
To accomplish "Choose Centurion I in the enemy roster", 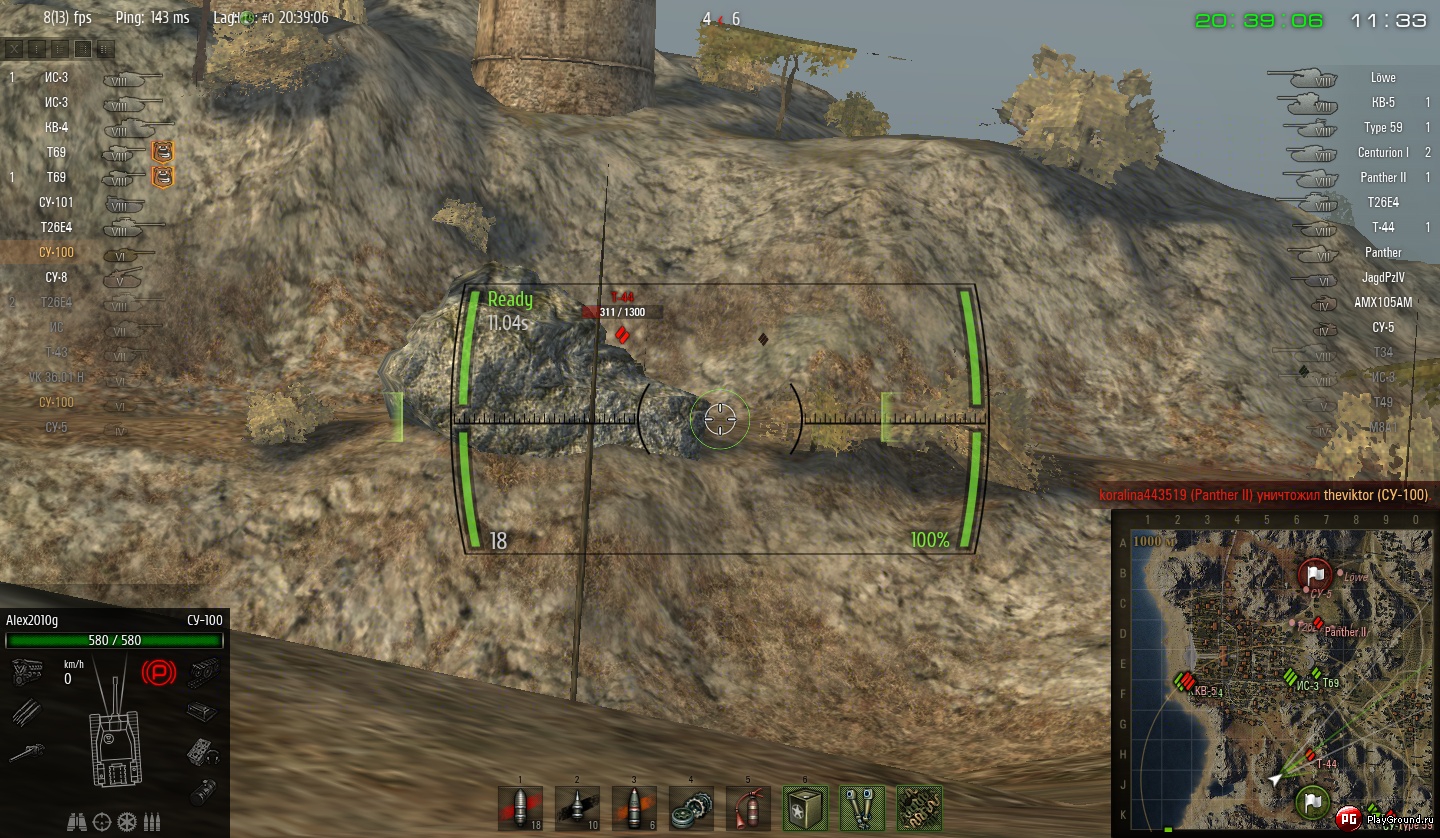I will click(x=1383, y=152).
